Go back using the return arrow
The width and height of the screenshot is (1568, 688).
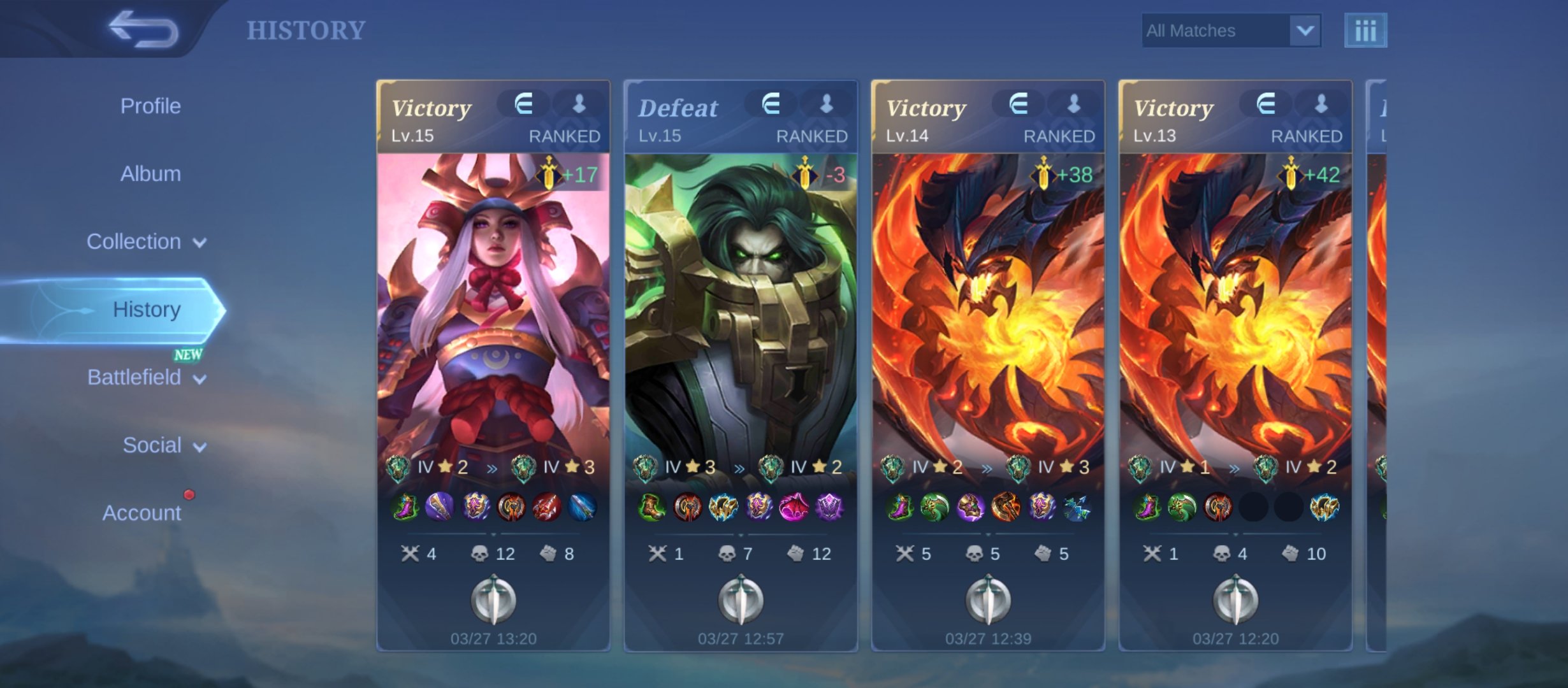point(143,29)
